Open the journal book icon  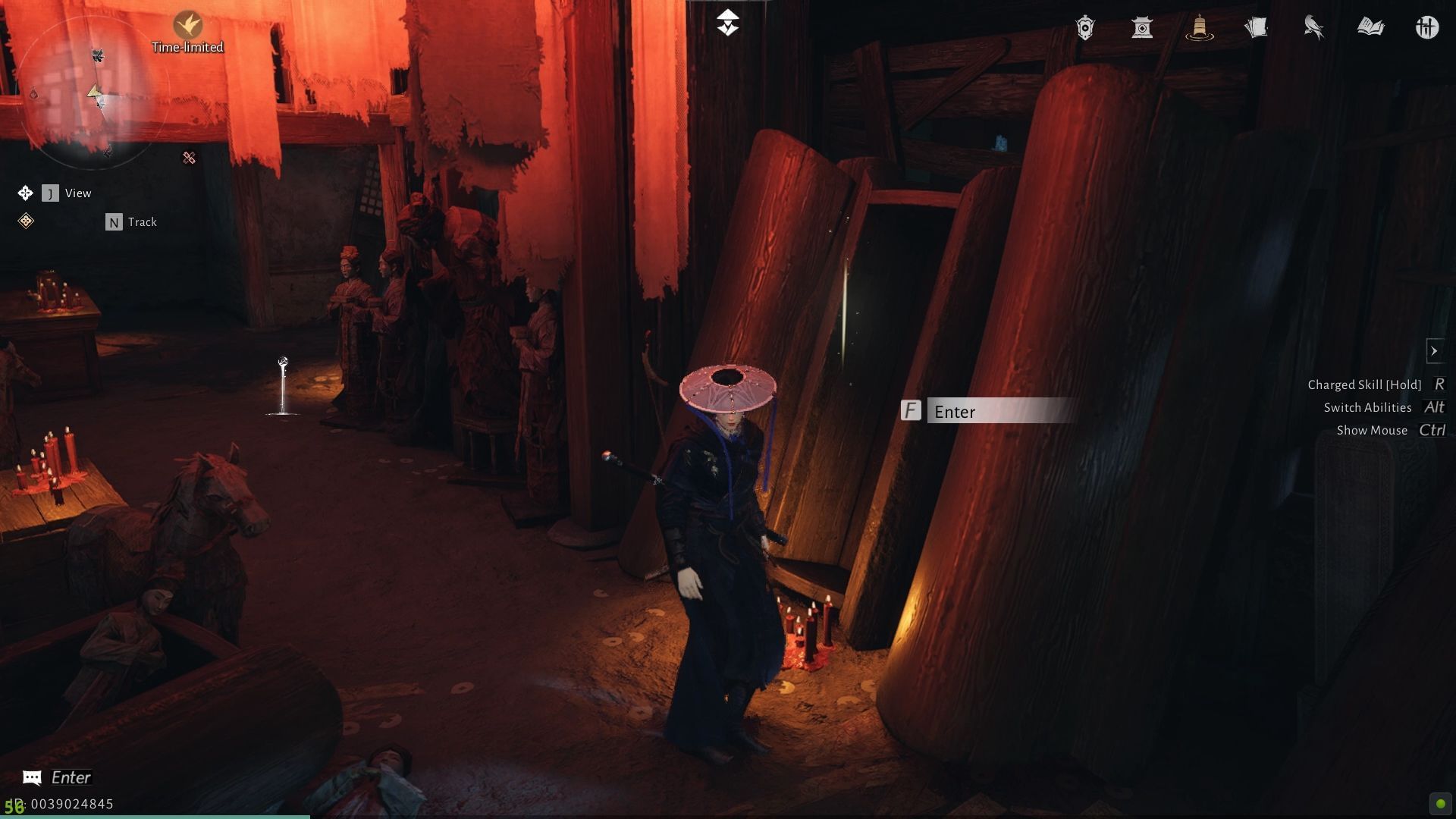pyautogui.click(x=1373, y=27)
